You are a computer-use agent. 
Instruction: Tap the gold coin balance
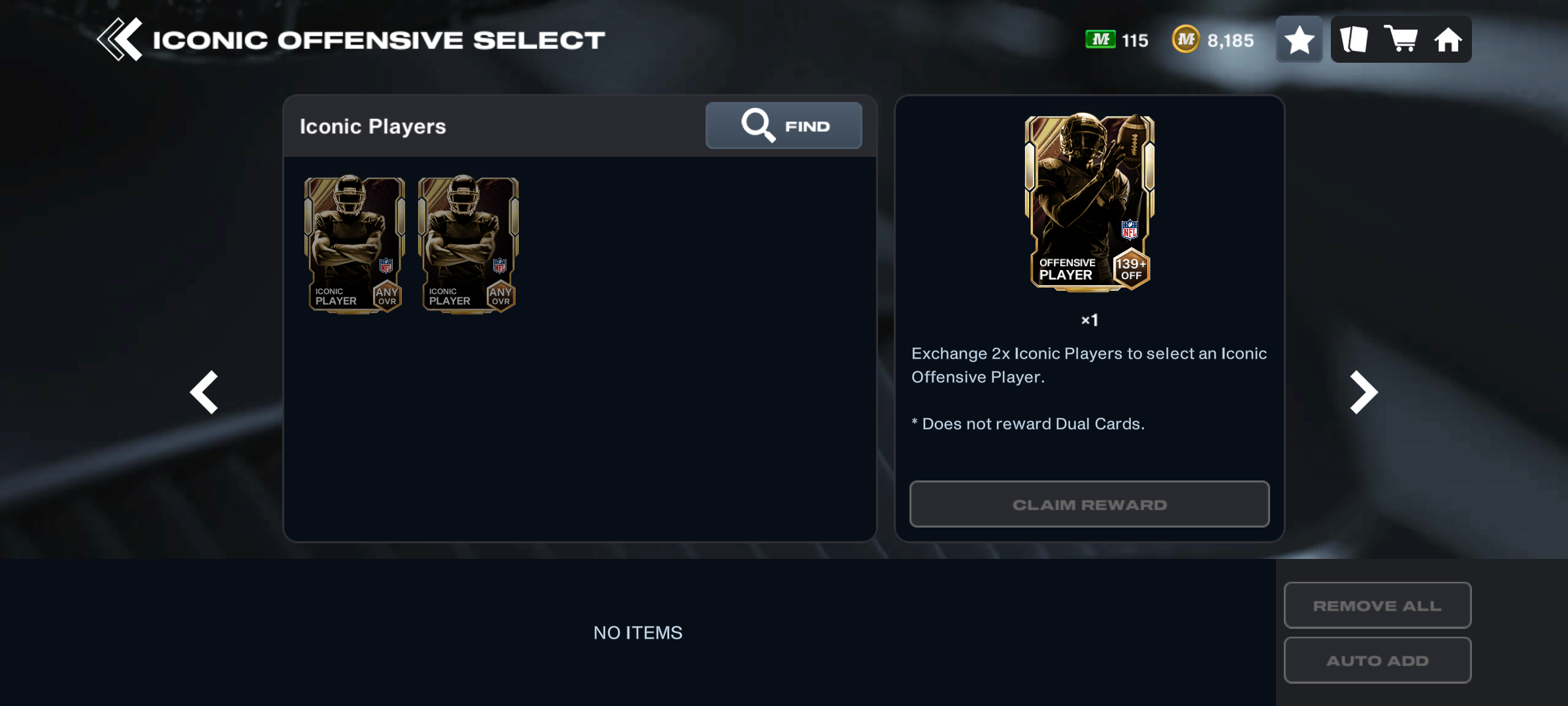1213,40
